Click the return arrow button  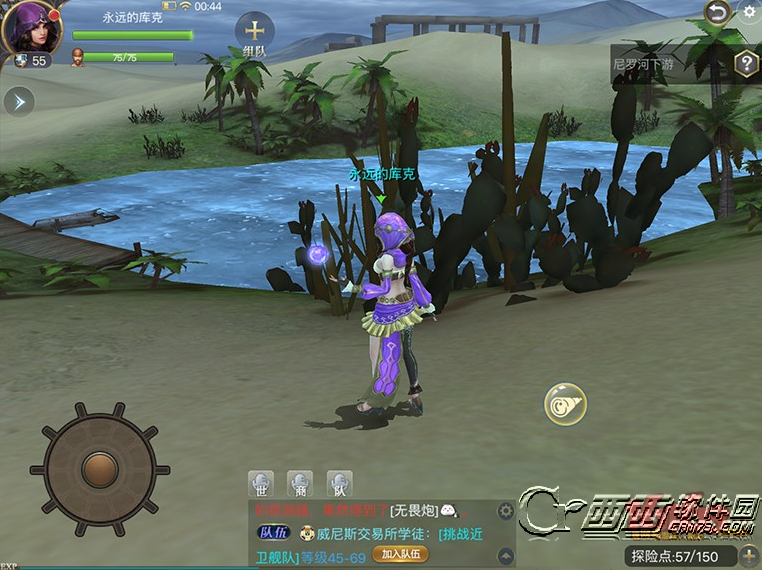716,12
